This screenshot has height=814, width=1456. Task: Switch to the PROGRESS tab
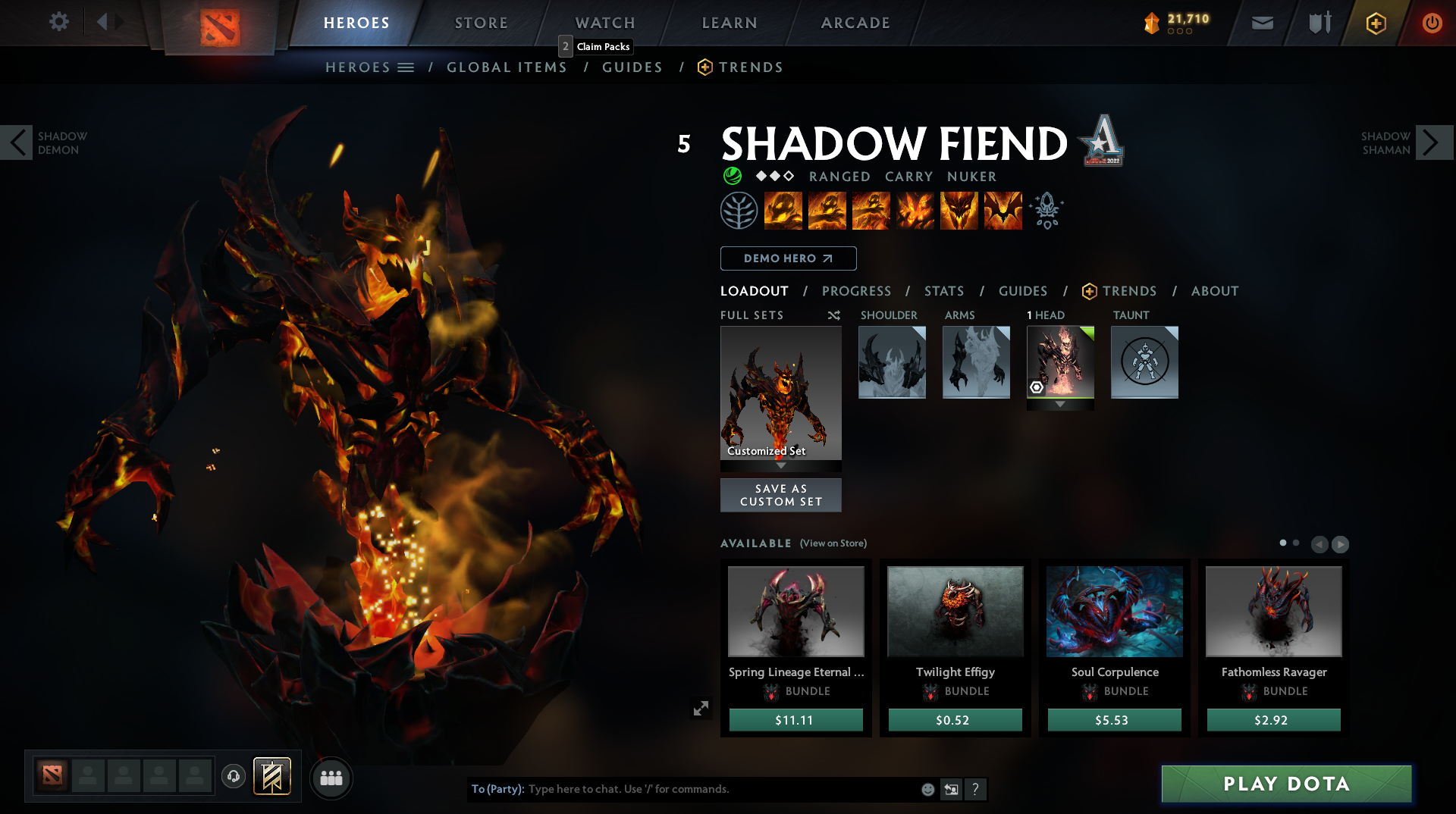click(857, 291)
